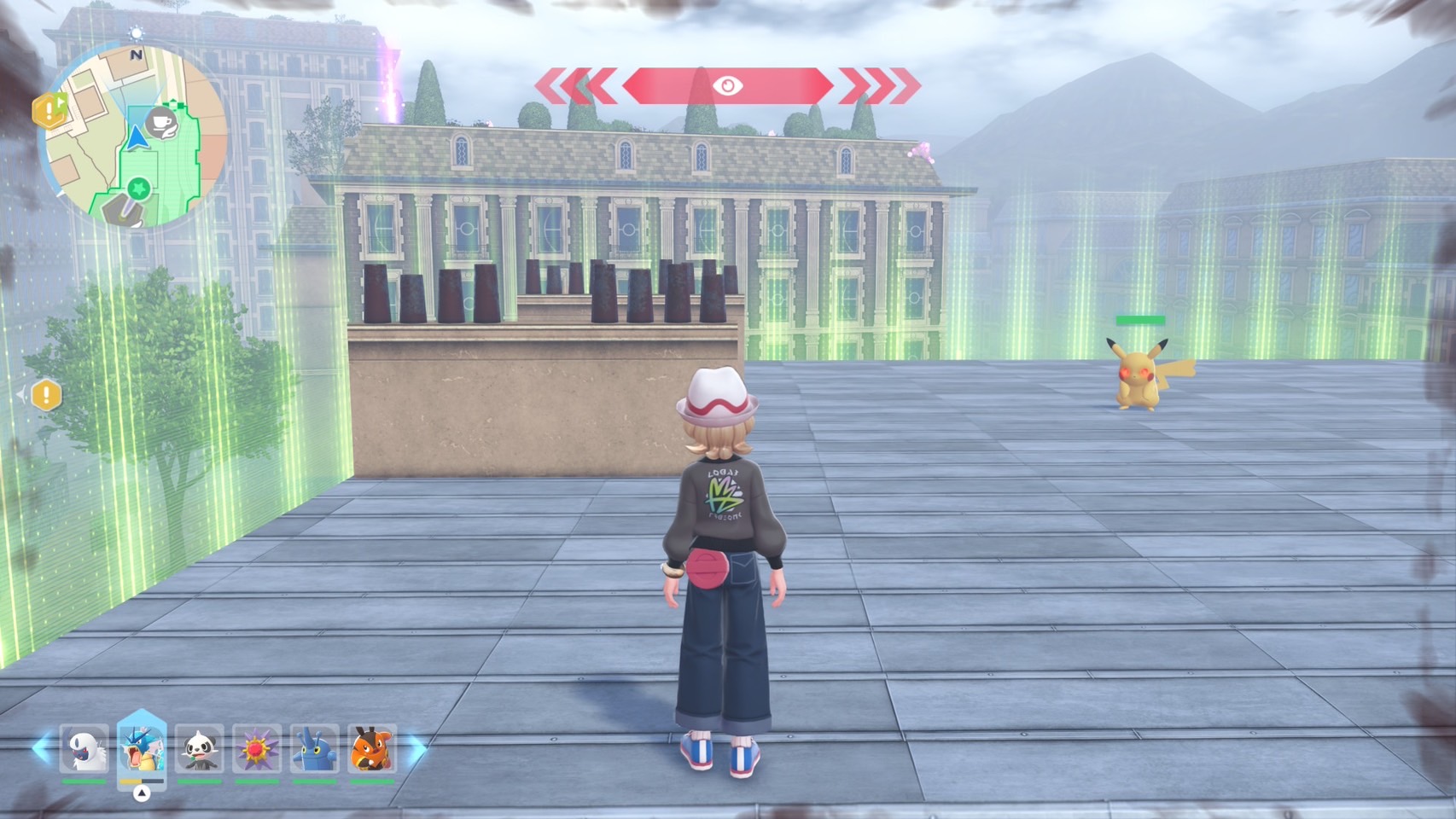Screen dimensions: 1456x819
Task: Click the sun weather indicator above the minimap
Action: pyautogui.click(x=137, y=32)
